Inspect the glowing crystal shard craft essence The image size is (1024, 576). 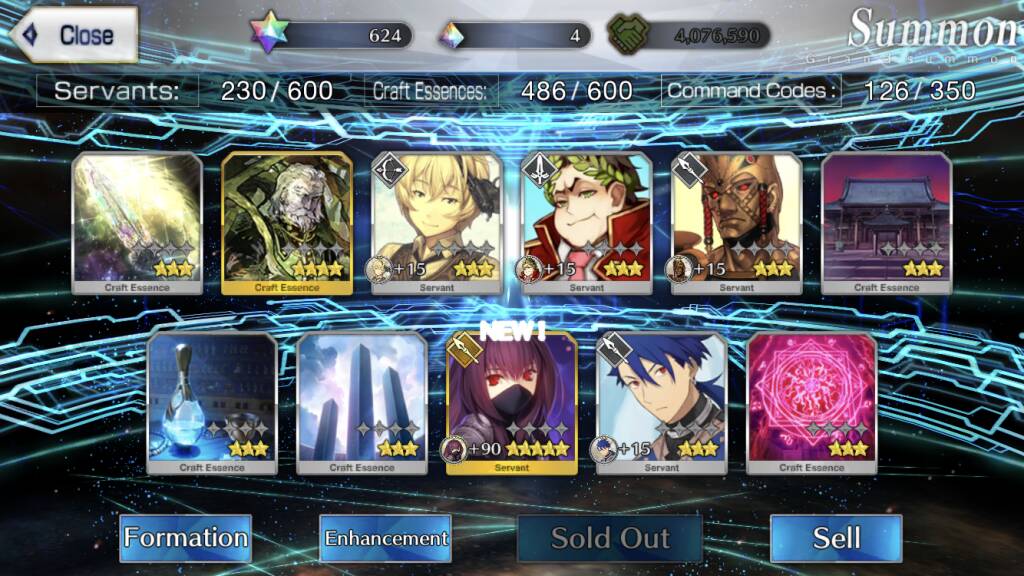click(137, 222)
